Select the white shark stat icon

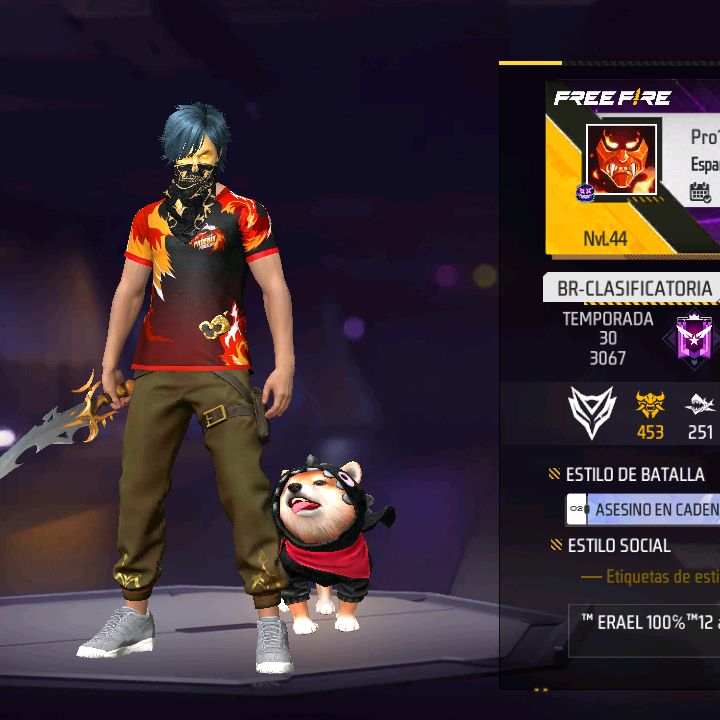click(700, 405)
